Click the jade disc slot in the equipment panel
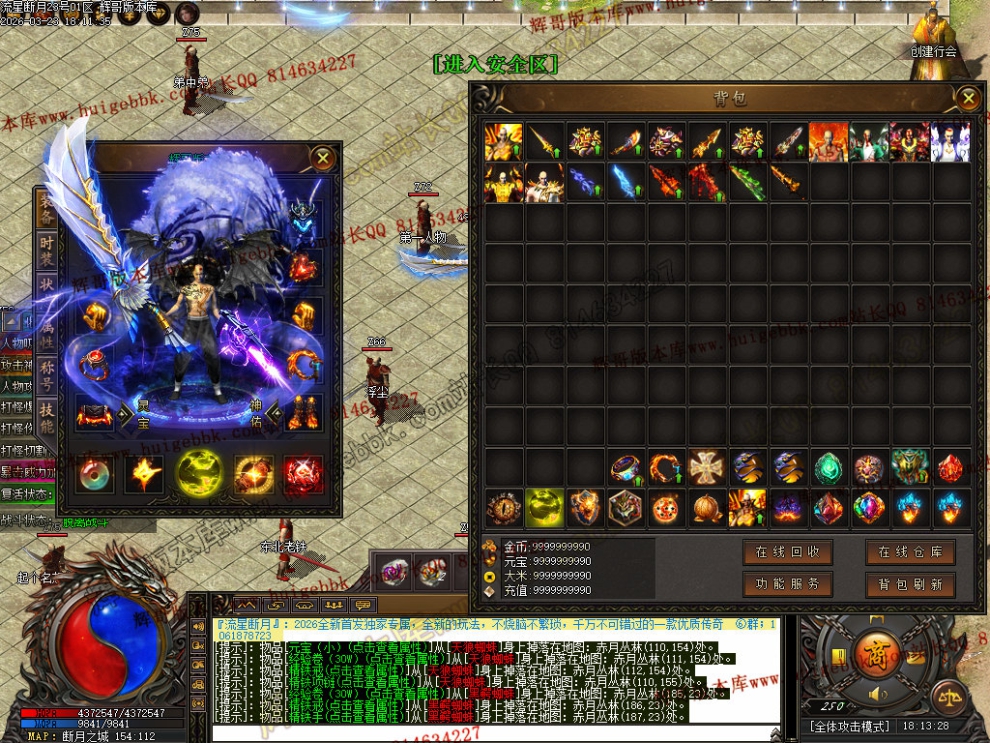This screenshot has width=990, height=743. coord(96,474)
